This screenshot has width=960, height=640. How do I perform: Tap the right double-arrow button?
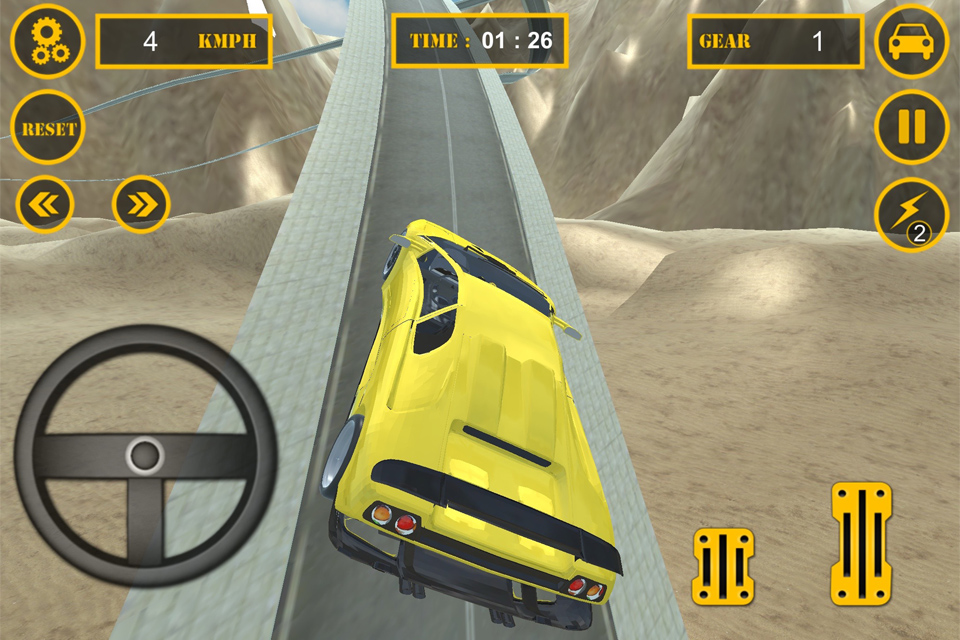(142, 204)
